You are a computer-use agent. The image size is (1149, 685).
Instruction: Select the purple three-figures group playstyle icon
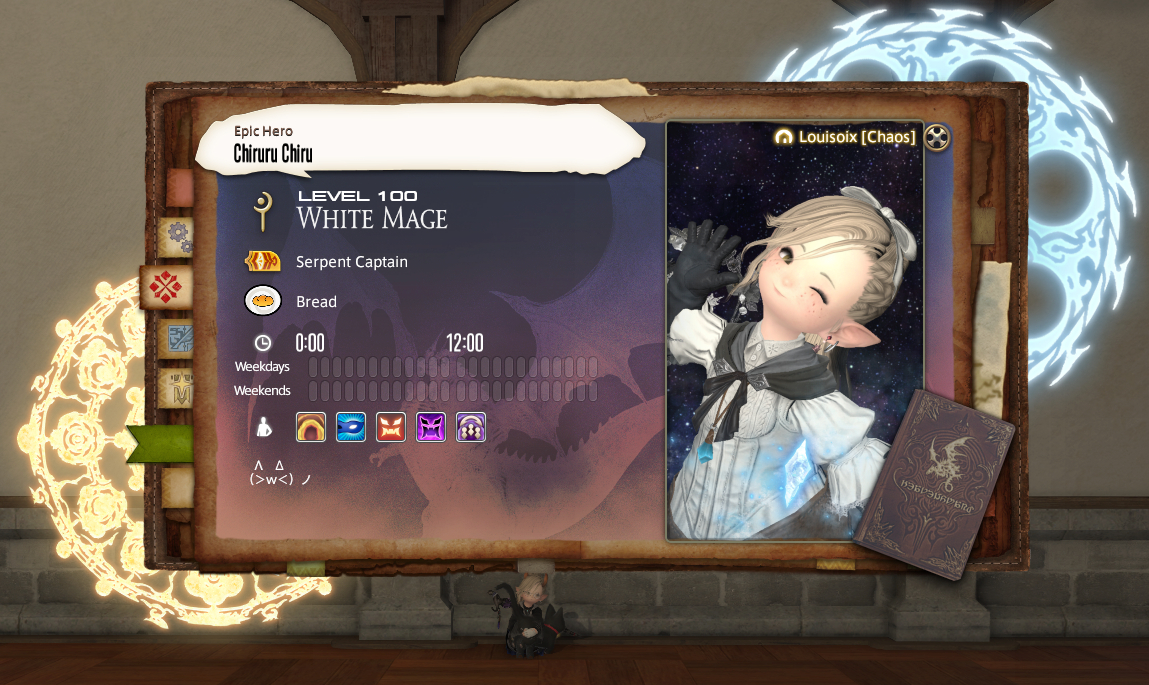coord(471,427)
